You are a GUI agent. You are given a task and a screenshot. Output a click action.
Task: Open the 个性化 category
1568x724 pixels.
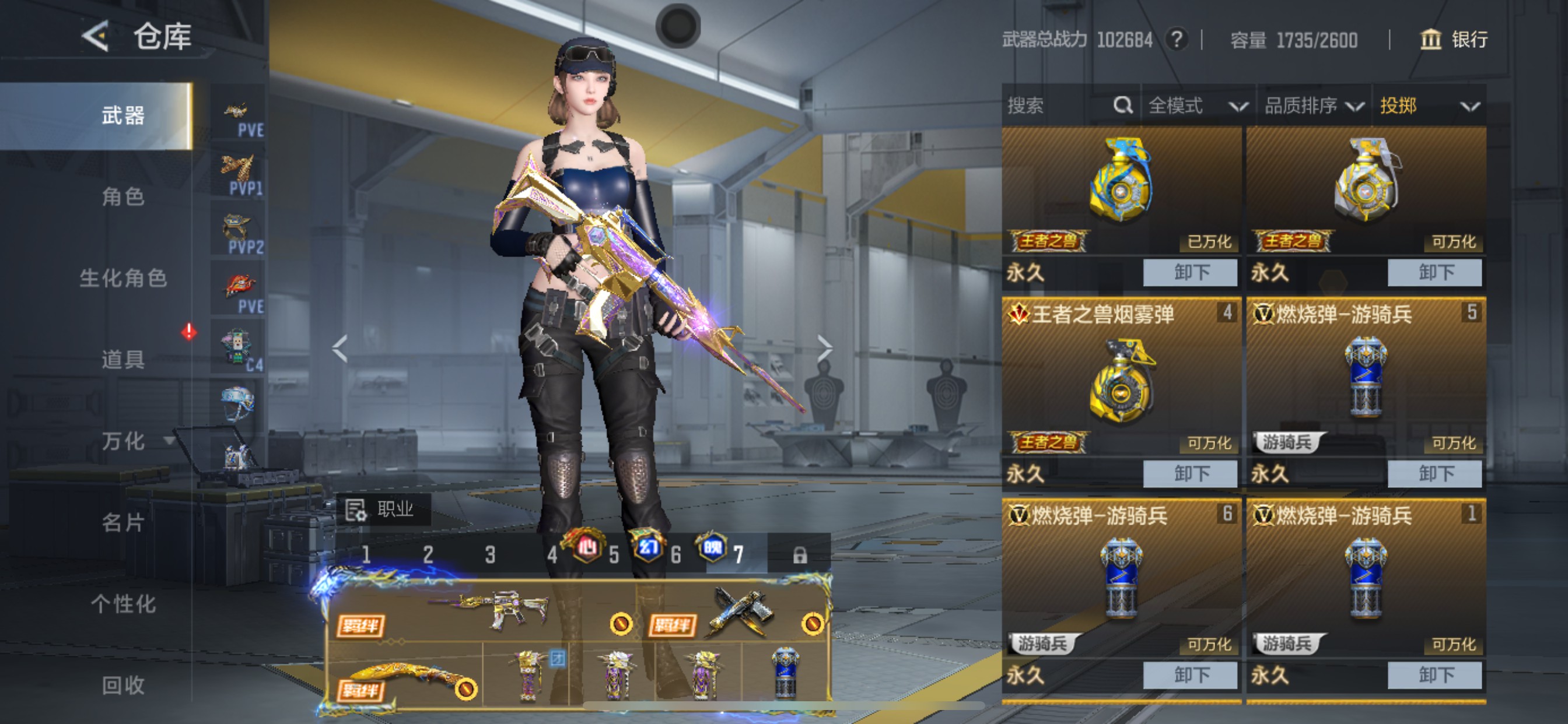(x=123, y=604)
